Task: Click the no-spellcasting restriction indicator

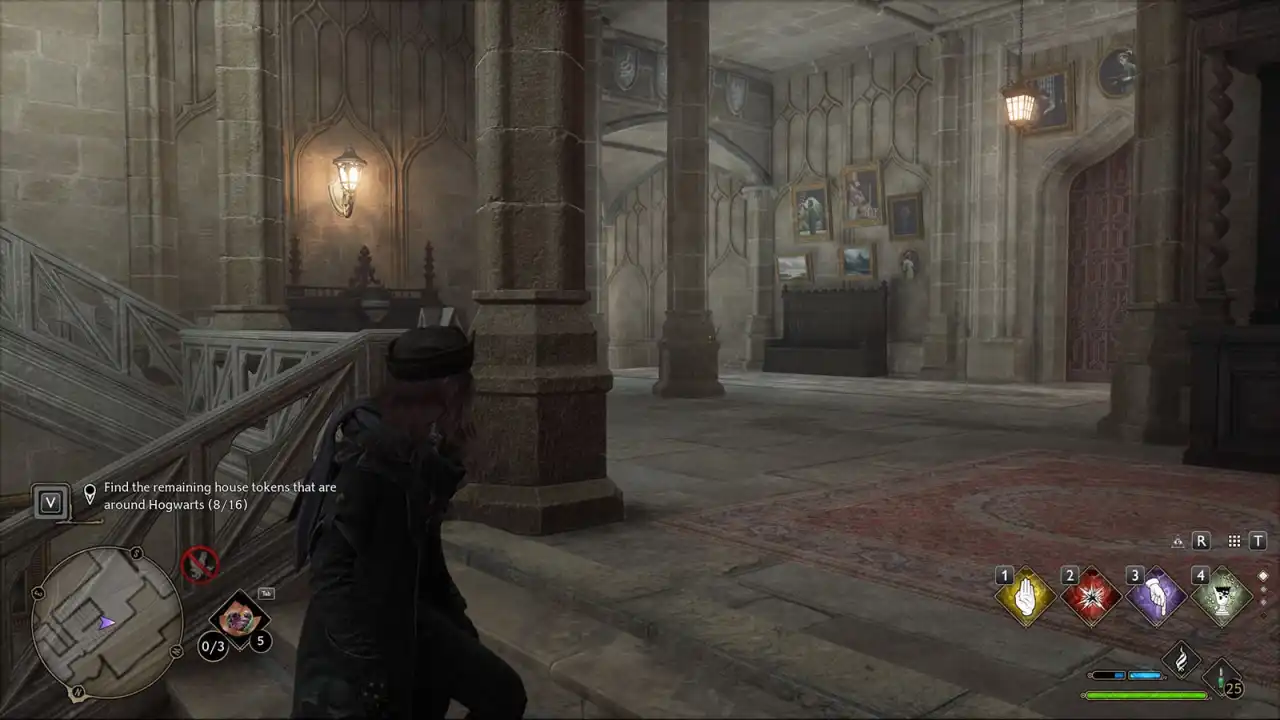Action: pos(200,565)
